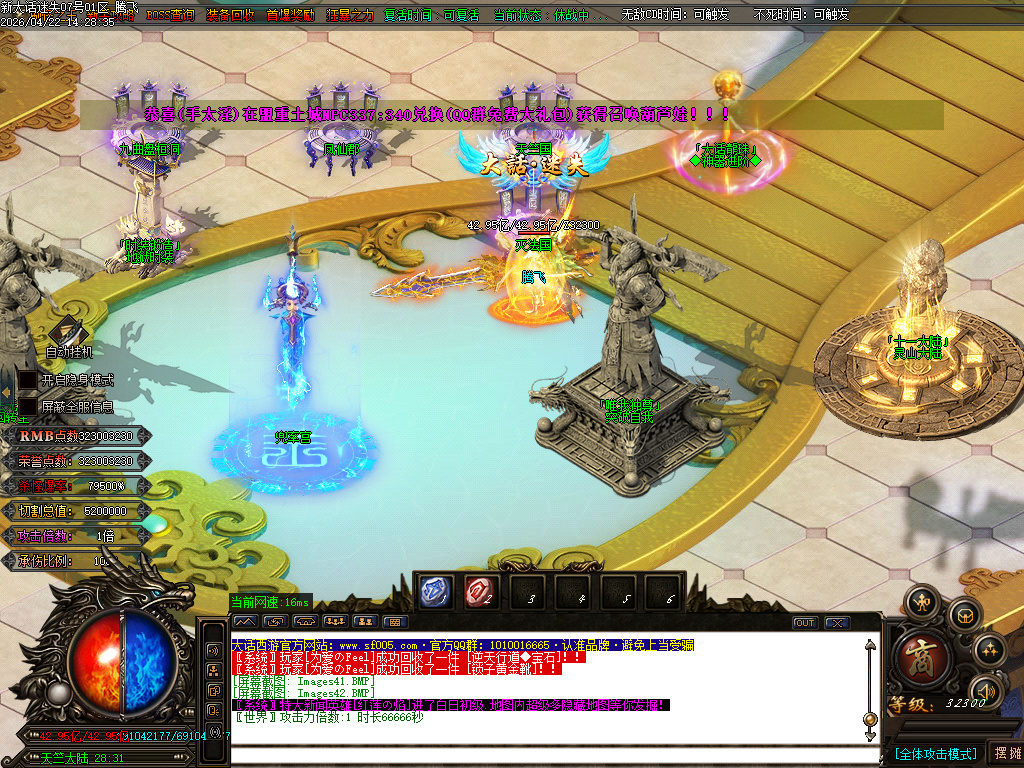This screenshot has width=1024, height=768.
Task: Select the 狂暴之力 berserk power option
Action: [350, 15]
